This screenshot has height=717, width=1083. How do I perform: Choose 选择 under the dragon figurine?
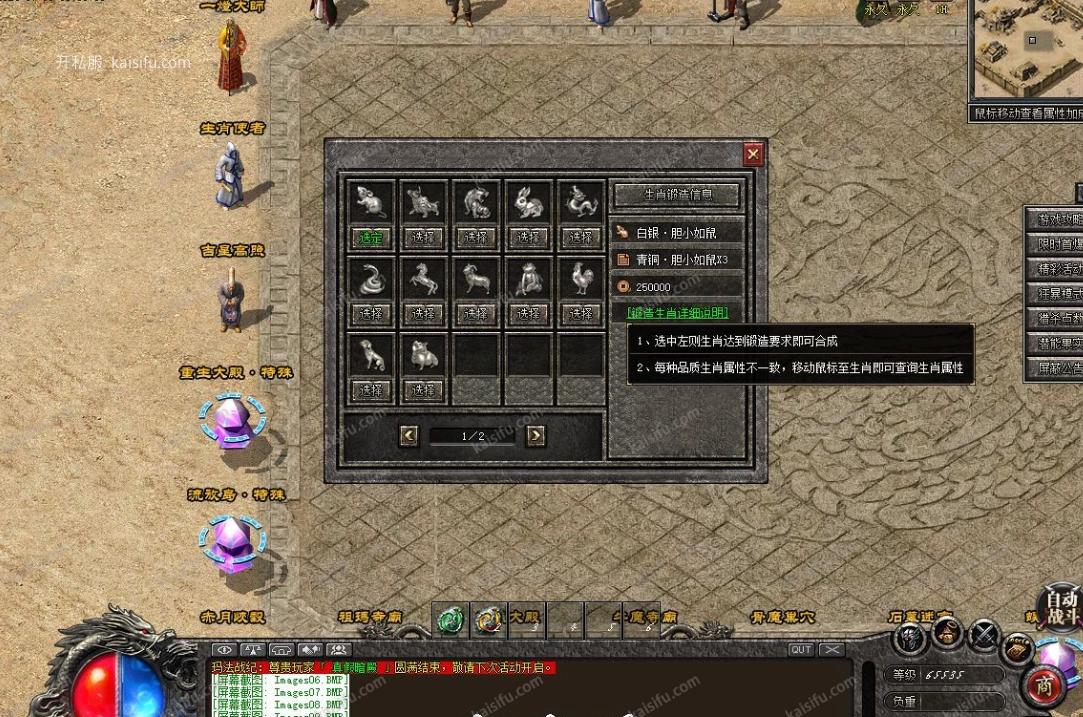580,237
